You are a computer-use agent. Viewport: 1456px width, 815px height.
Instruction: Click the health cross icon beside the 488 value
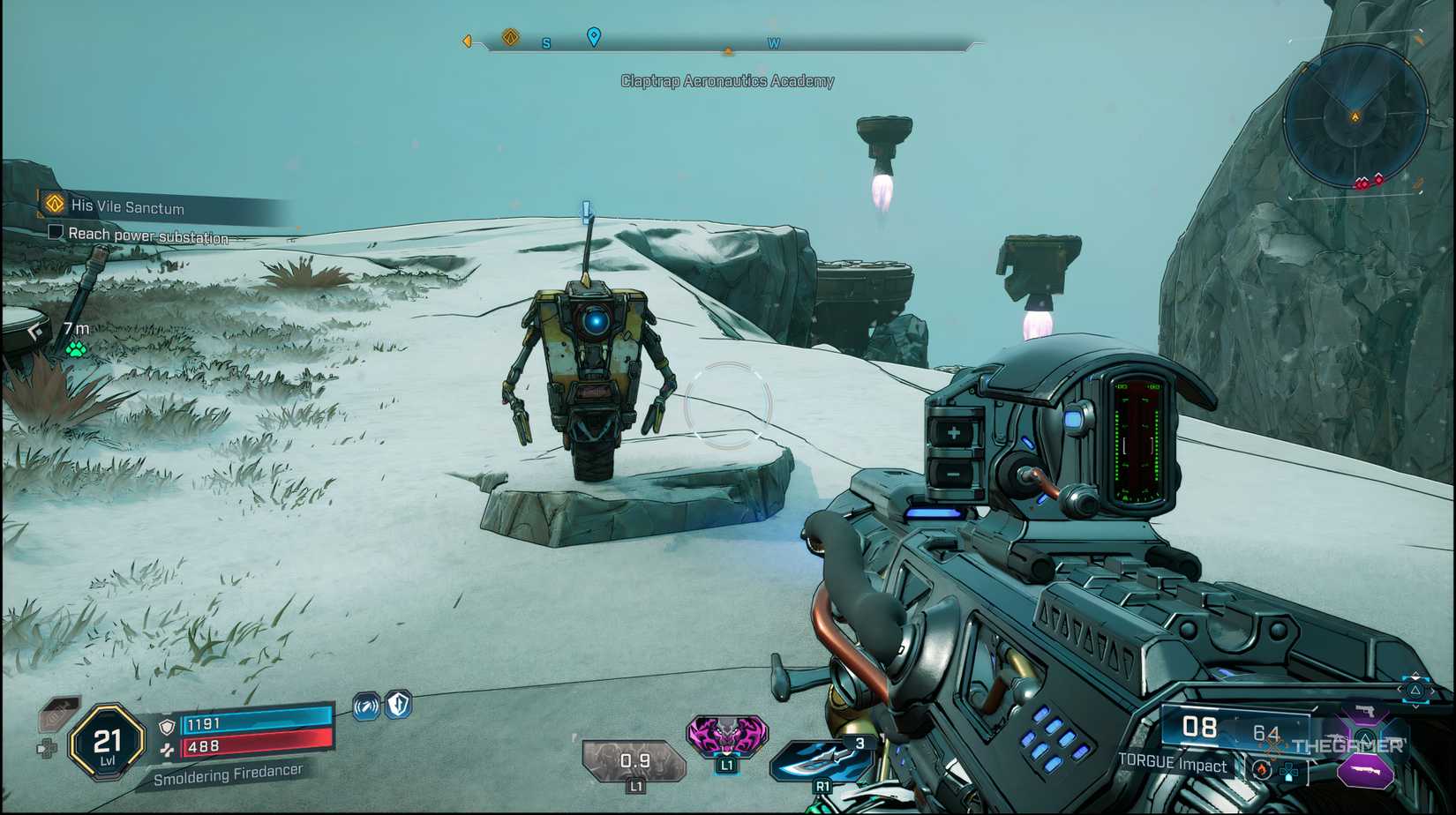[x=167, y=750]
